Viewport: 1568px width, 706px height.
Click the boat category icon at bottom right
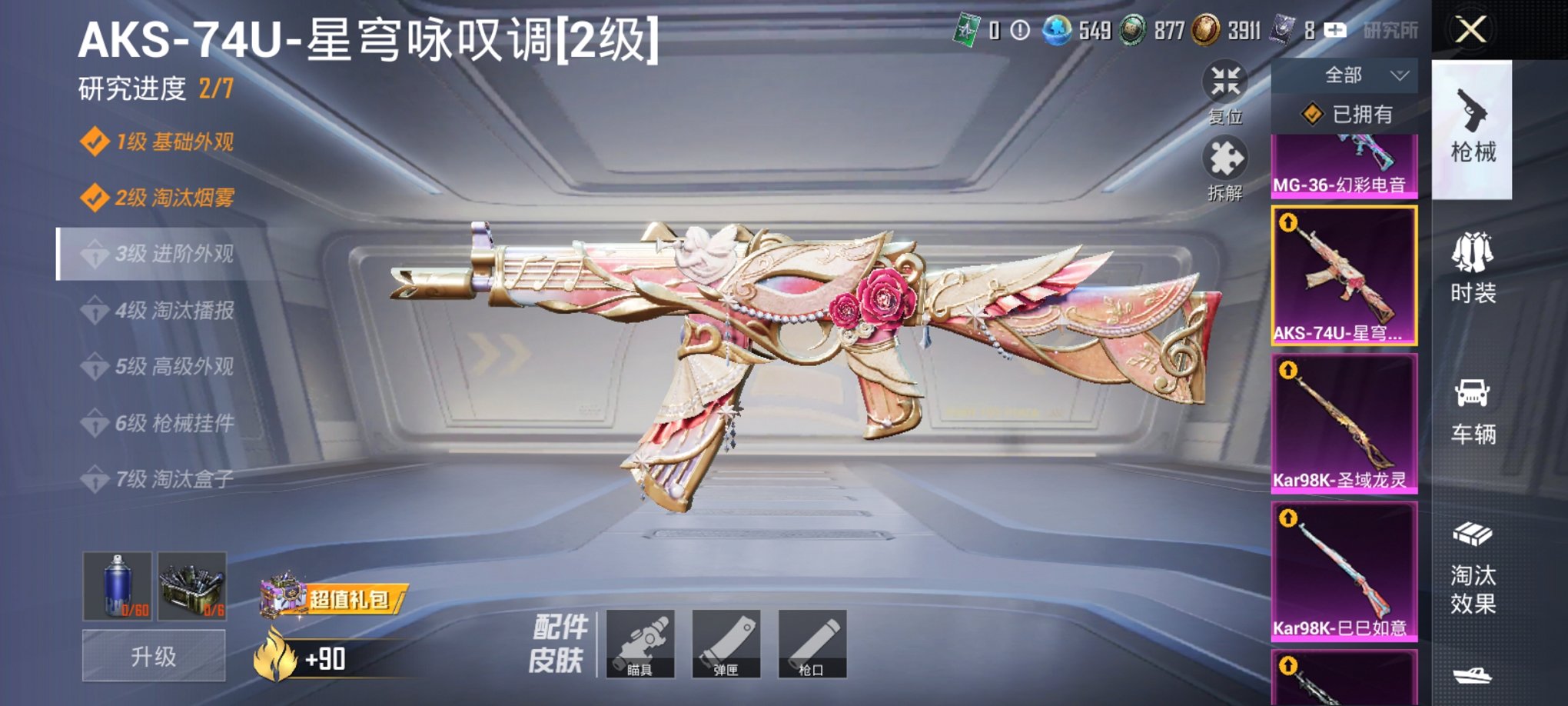[1474, 677]
